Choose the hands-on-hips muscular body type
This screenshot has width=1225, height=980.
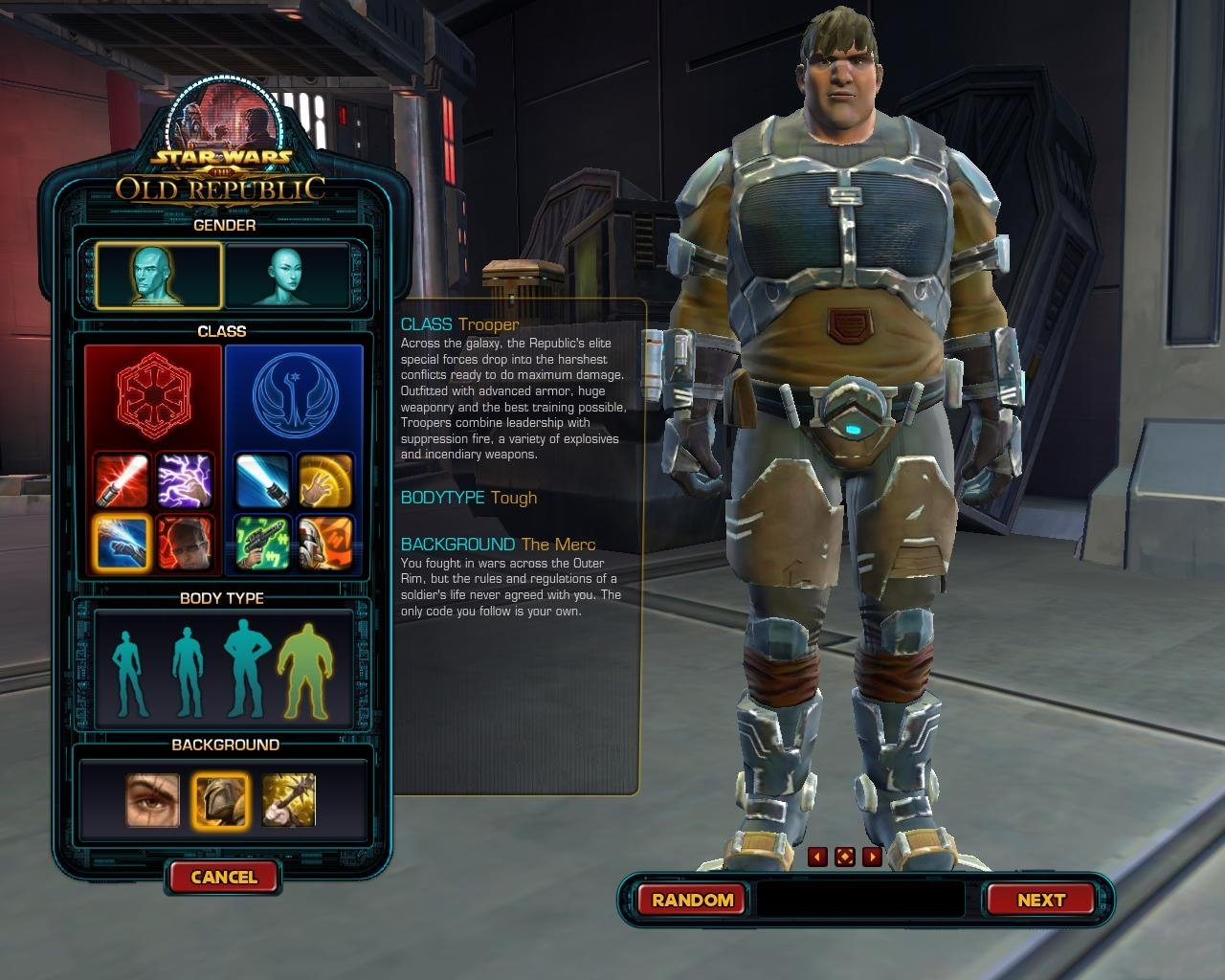click(x=246, y=668)
